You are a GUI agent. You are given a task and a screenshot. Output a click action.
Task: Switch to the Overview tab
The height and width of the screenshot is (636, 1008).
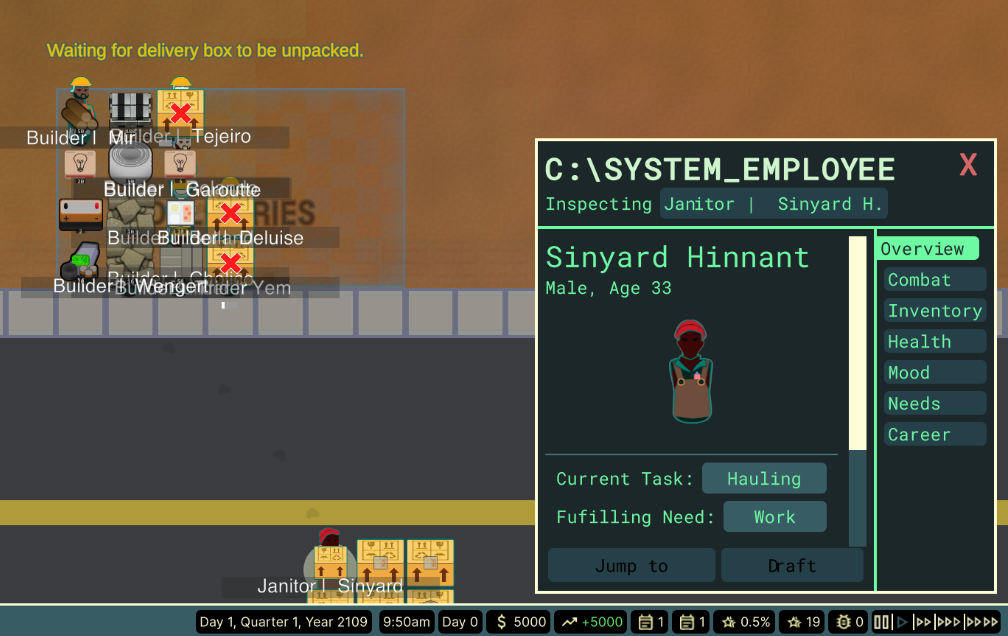click(x=926, y=249)
